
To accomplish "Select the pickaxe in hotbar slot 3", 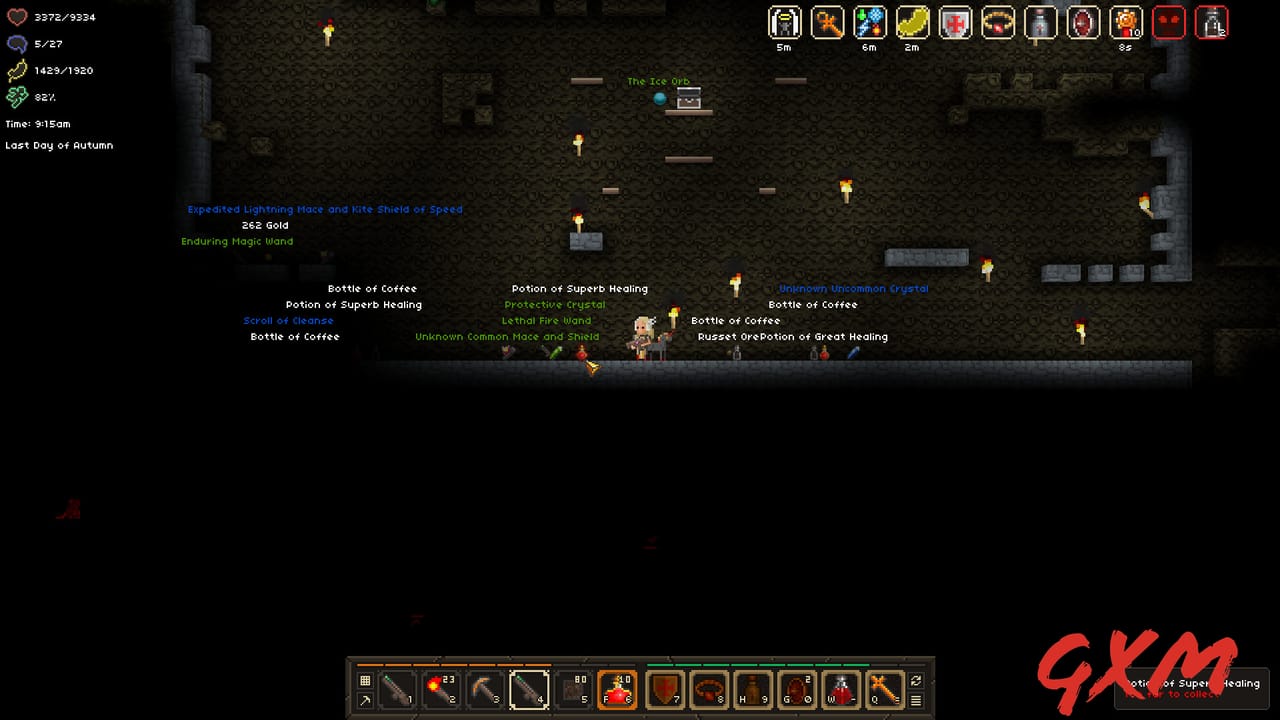I will (x=486, y=690).
